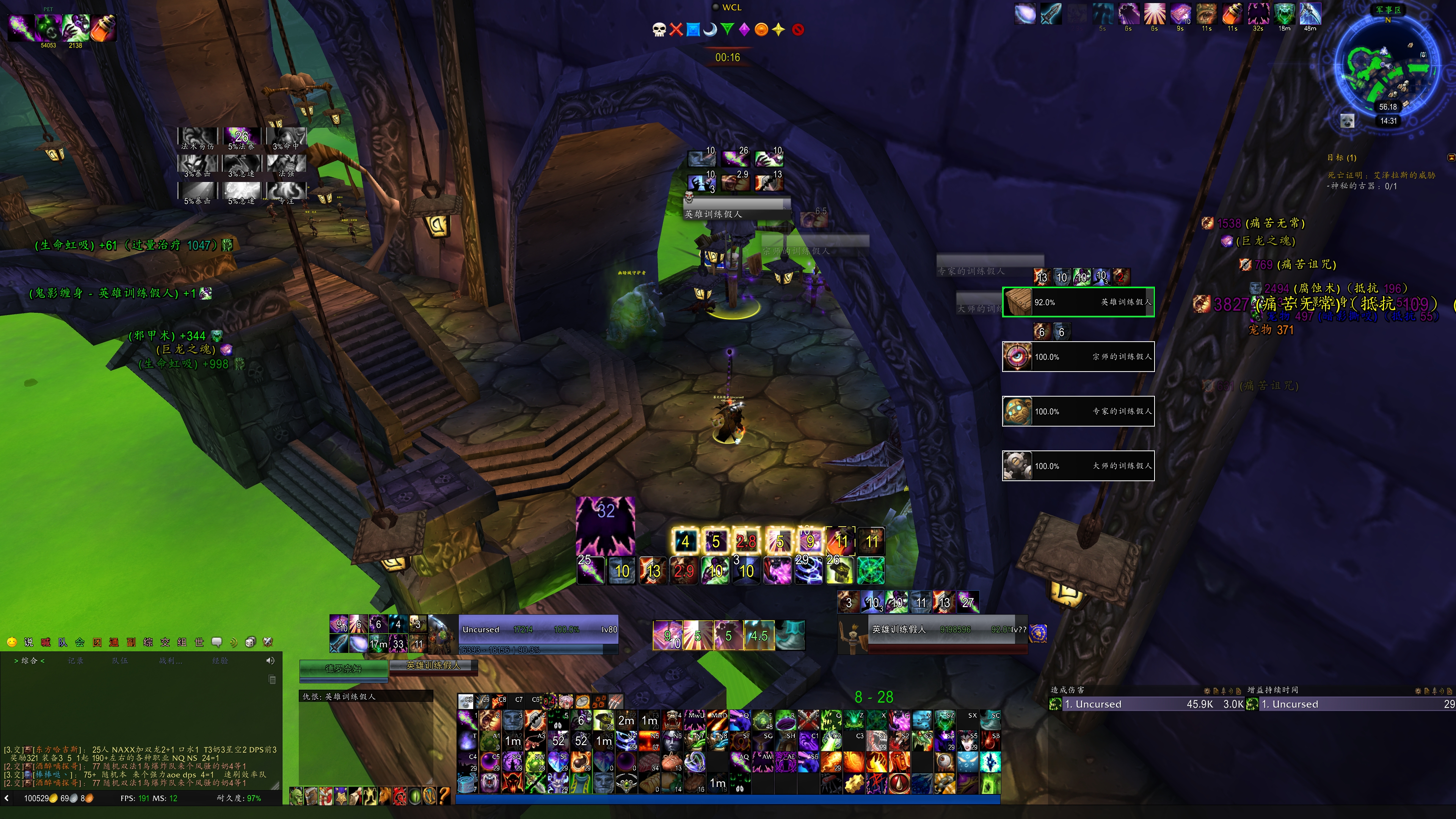Open the question mark help micro button
1456x819 pixels.
pyautogui.click(x=444, y=796)
